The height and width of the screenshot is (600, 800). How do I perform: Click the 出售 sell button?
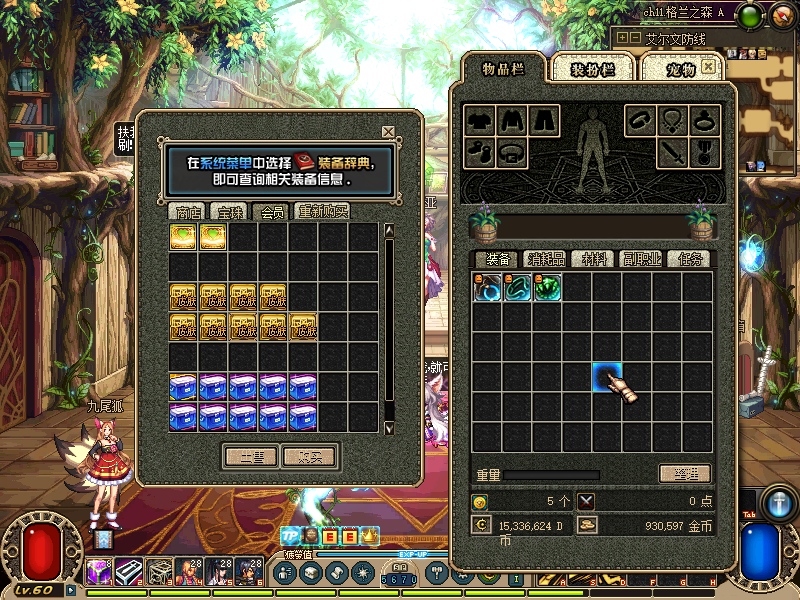[250, 456]
